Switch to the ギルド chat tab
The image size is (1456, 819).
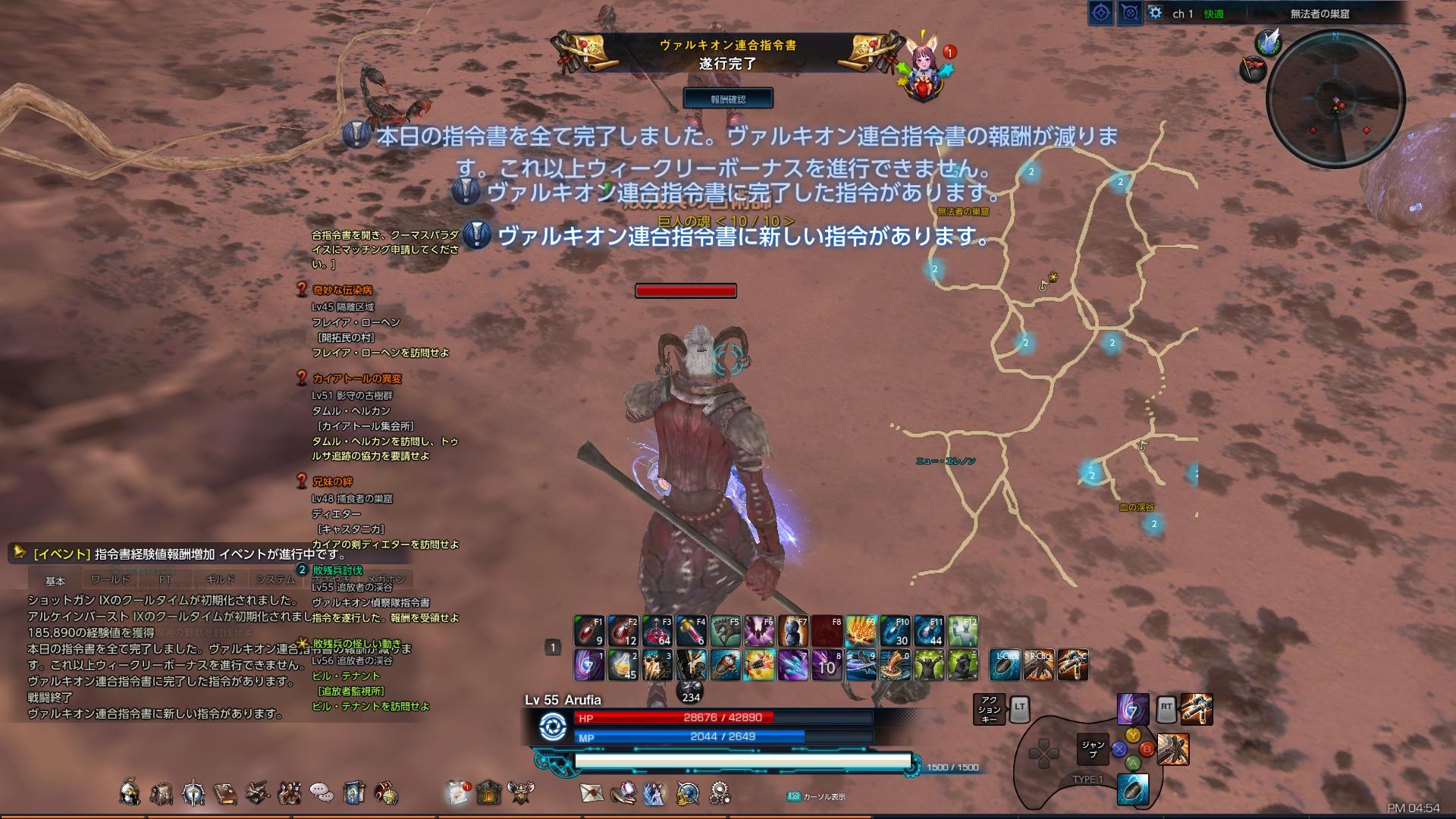click(x=220, y=580)
